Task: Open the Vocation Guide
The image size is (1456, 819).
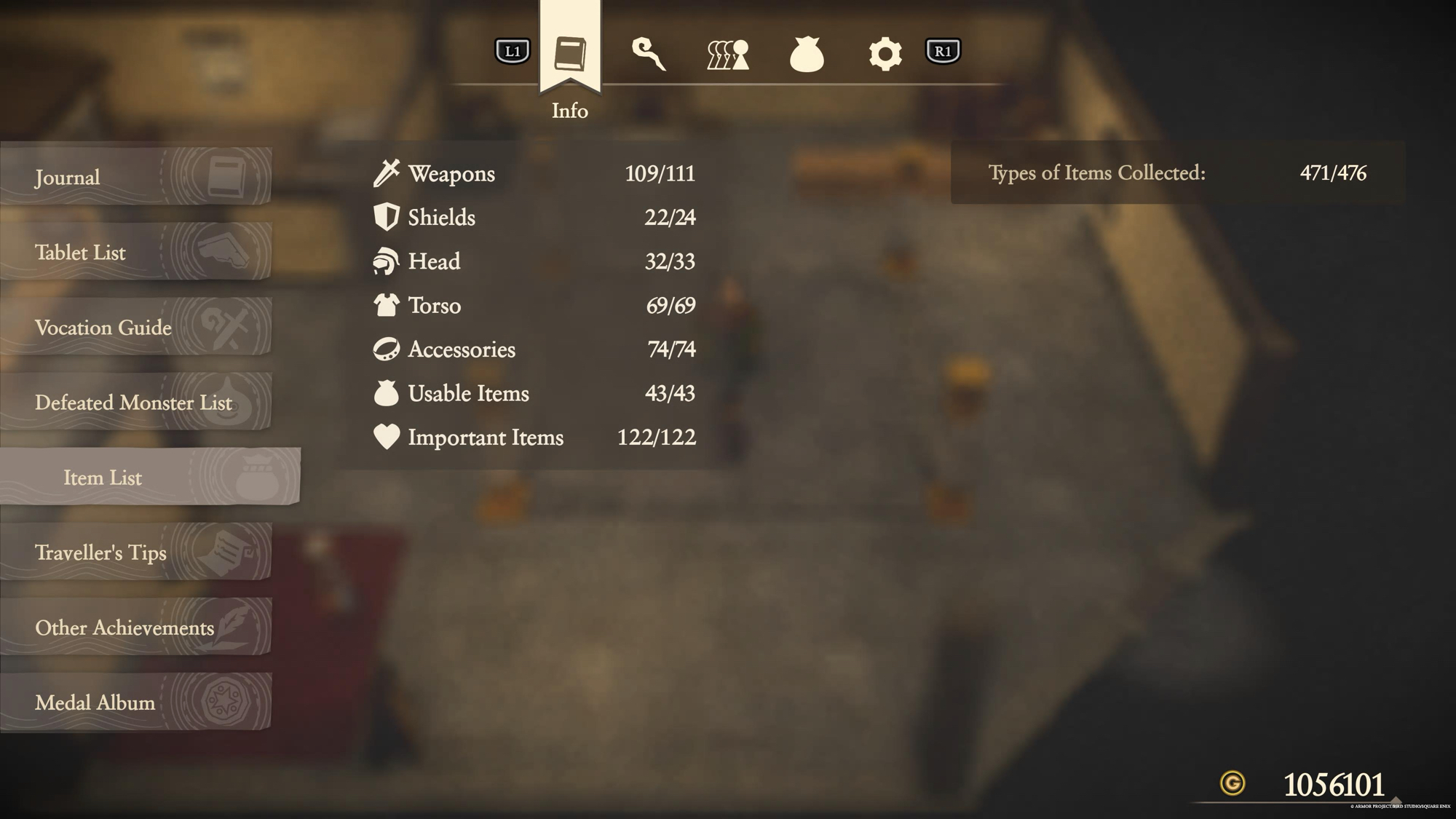Action: tap(135, 327)
